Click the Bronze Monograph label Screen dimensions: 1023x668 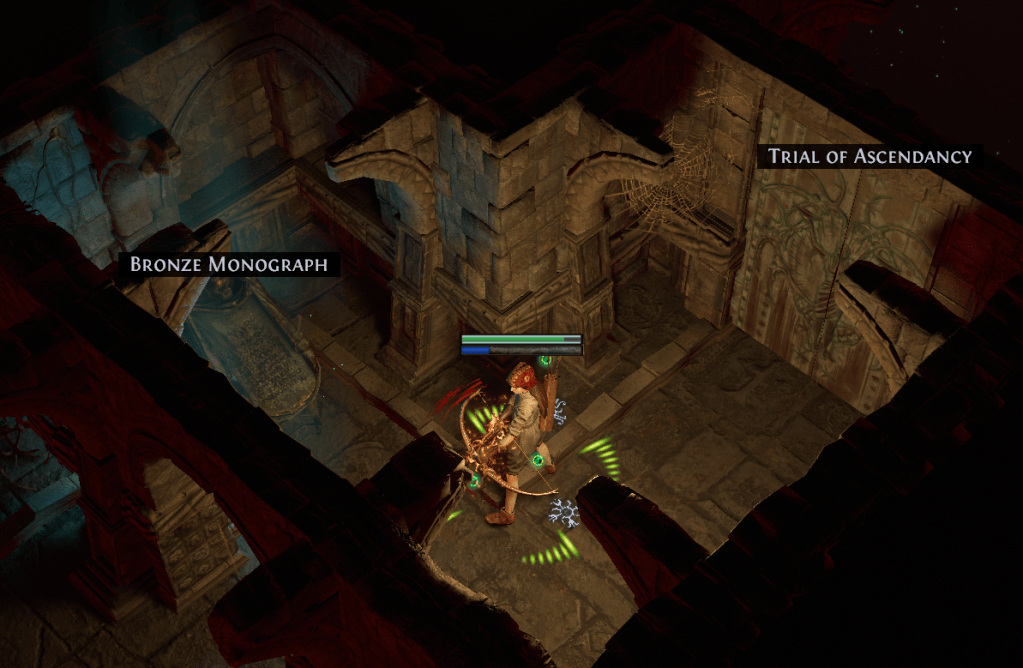click(x=229, y=264)
